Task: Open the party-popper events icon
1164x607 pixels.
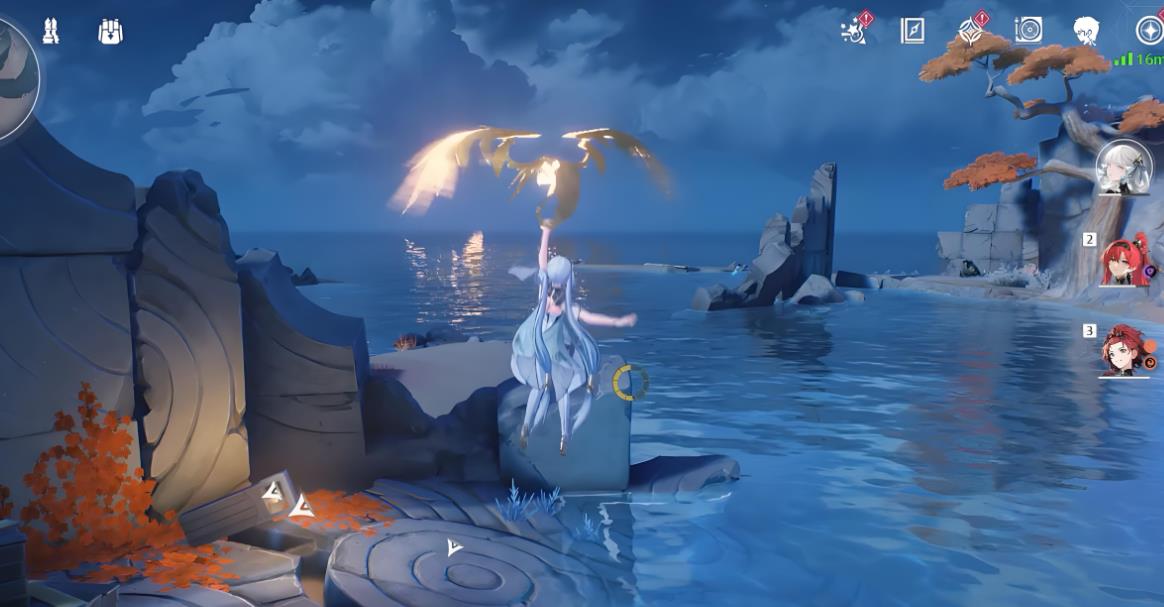Action: [x=855, y=31]
